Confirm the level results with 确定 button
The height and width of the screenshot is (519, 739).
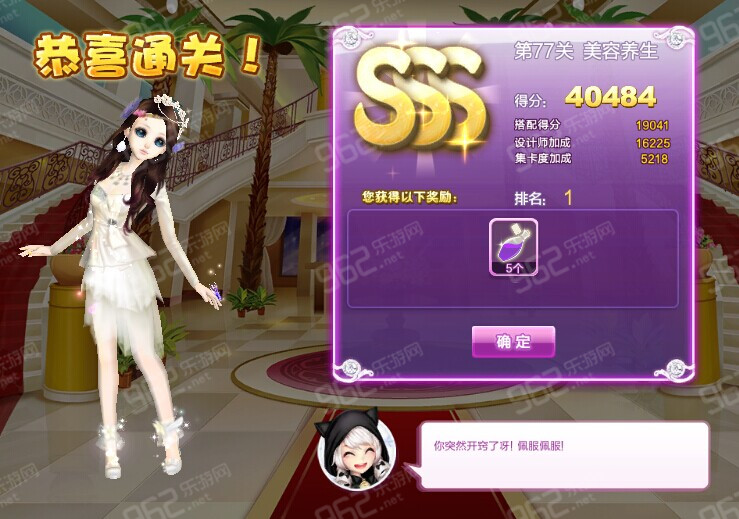click(513, 341)
